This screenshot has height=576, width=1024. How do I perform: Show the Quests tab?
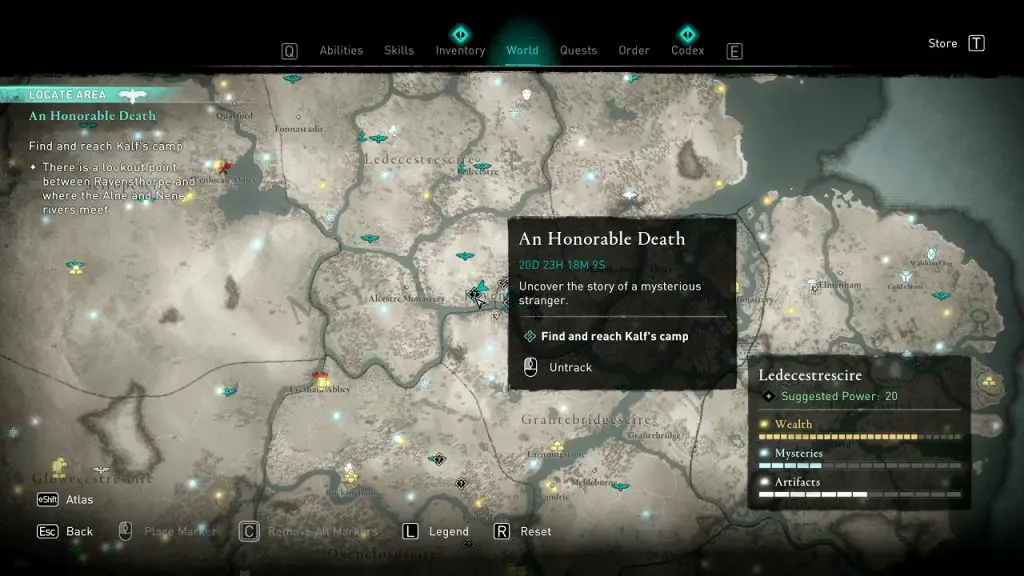tap(578, 51)
